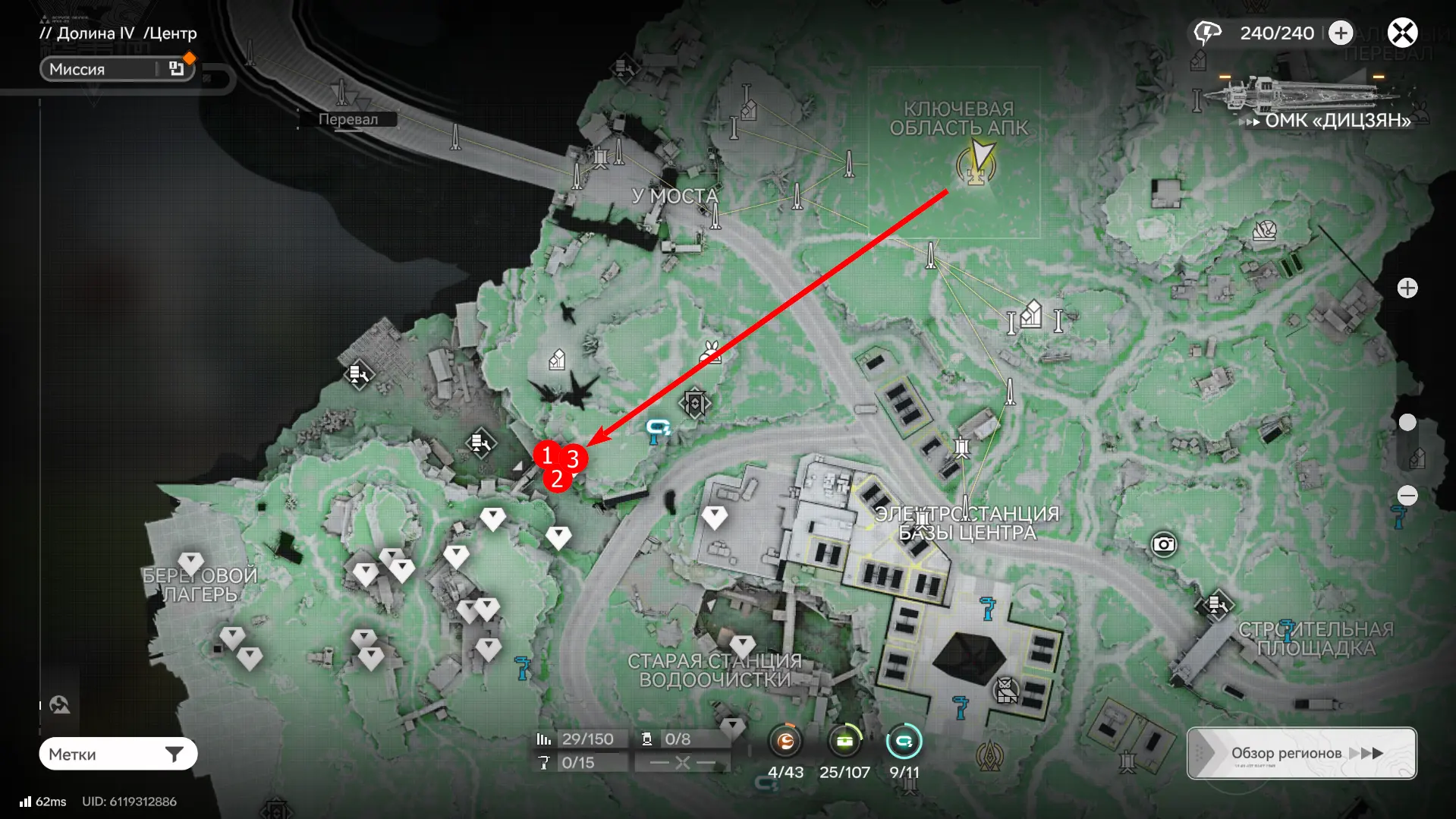Image resolution: width=1456 pixels, height=819 pixels.
Task: Select red marker number 1
Action: click(546, 455)
